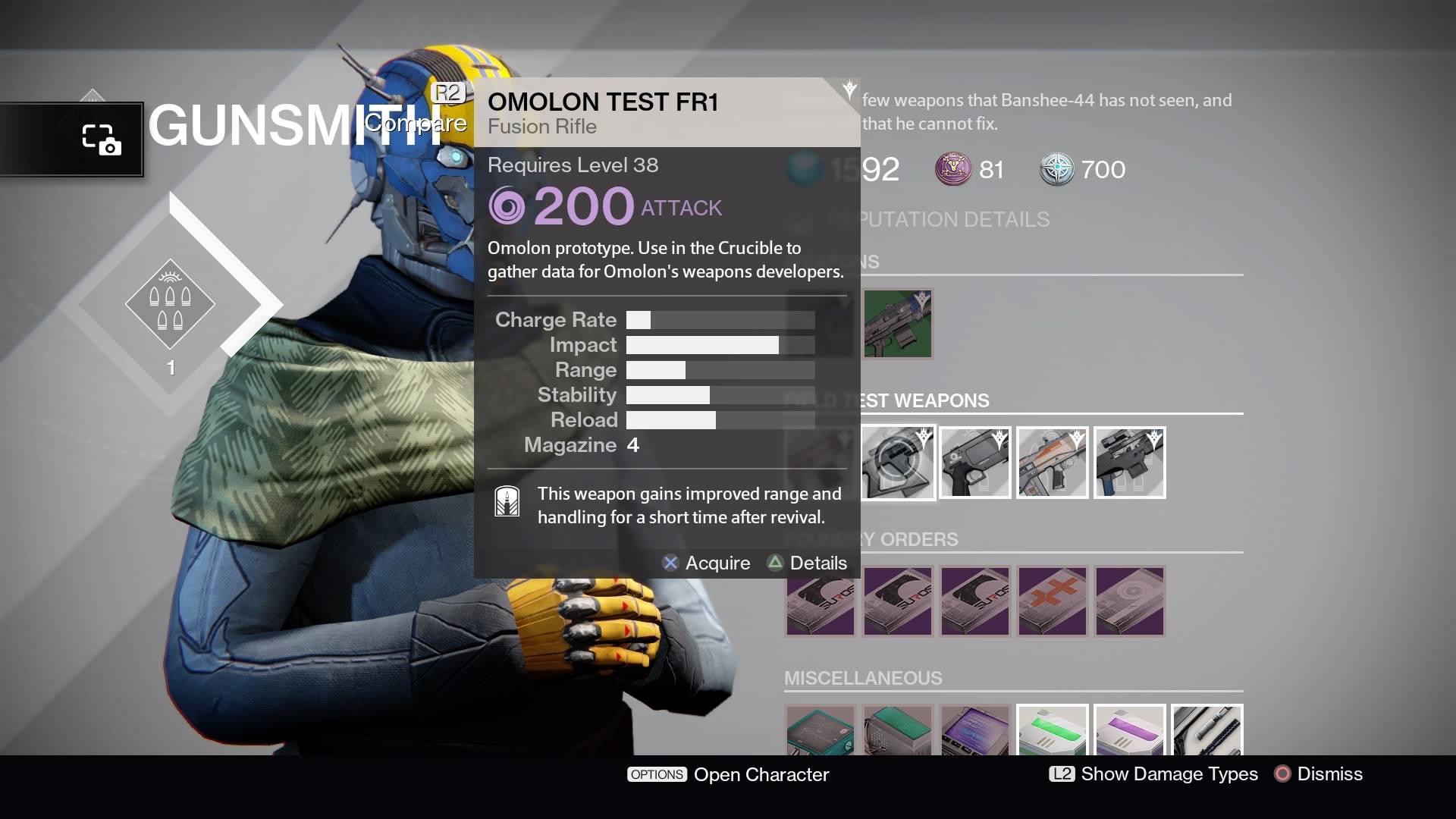Select the white package with purple bar

1130,731
